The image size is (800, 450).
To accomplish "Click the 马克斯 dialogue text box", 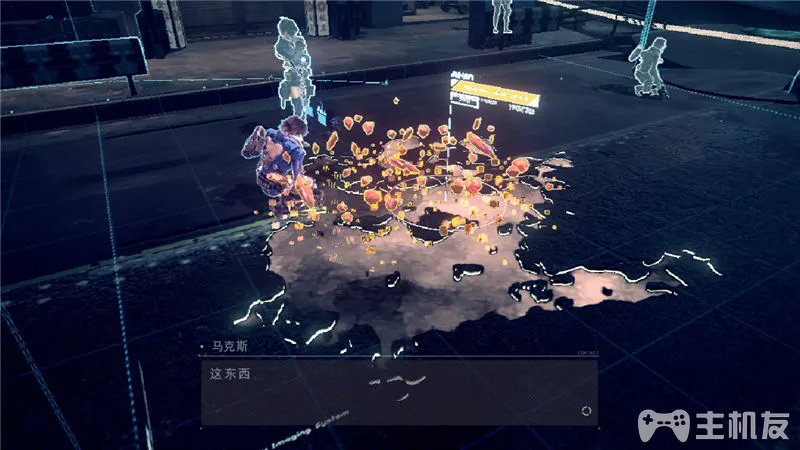I will coord(398,390).
